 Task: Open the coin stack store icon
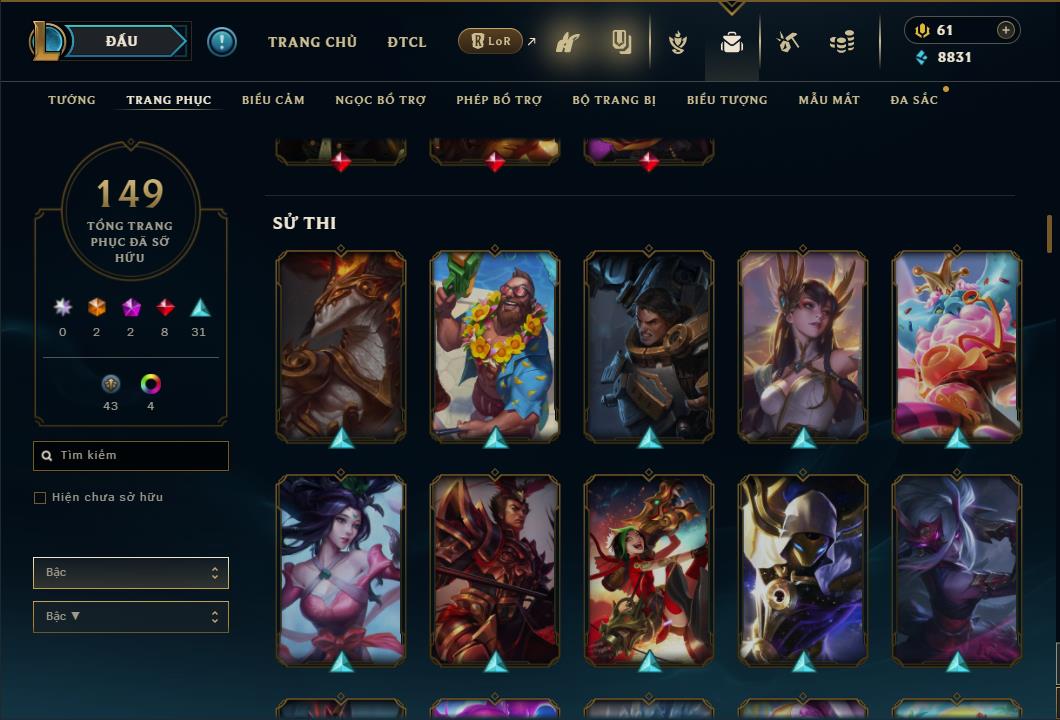842,42
